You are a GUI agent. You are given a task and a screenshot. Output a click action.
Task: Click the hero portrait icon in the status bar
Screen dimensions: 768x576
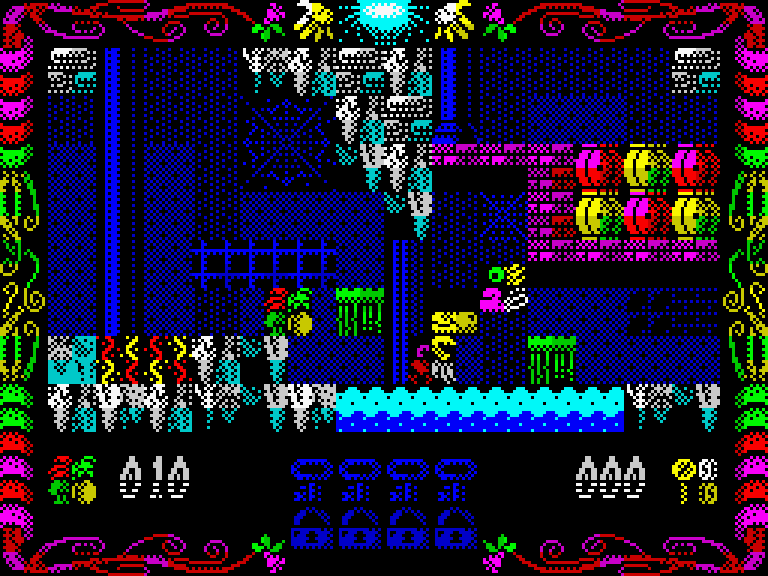pyautogui.click(x=73, y=479)
